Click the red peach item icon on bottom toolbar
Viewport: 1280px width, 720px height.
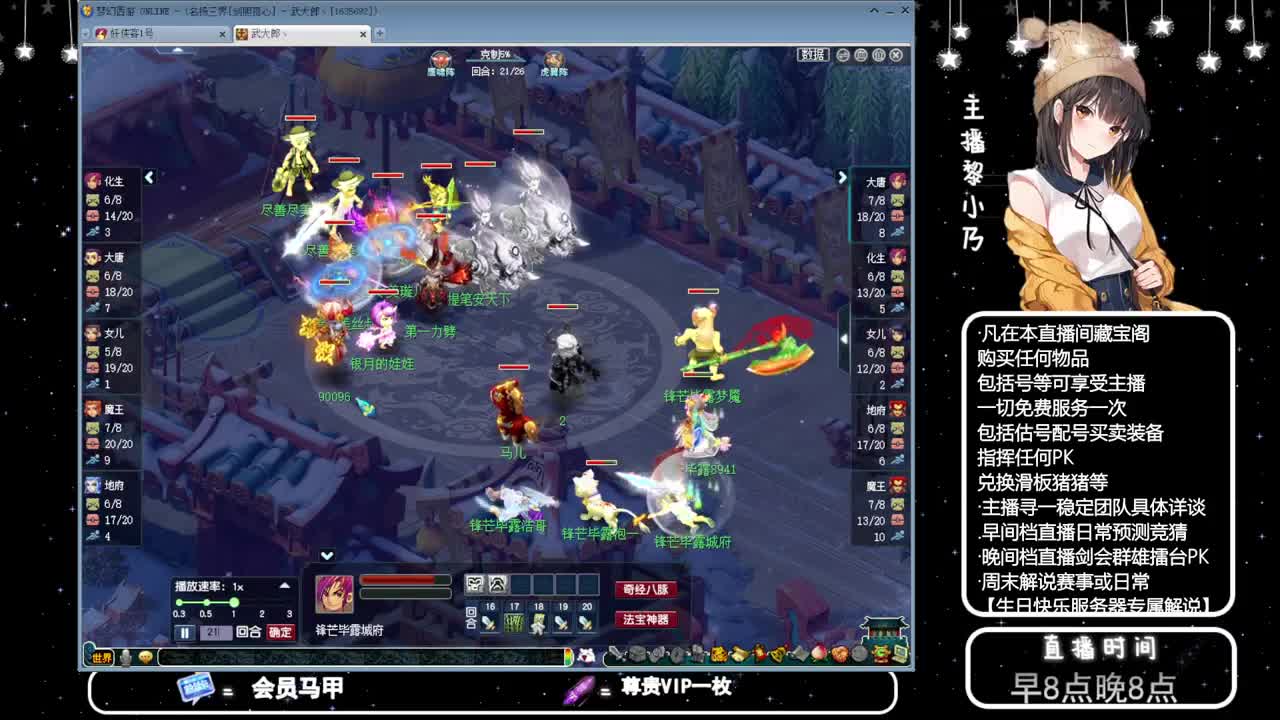[819, 654]
